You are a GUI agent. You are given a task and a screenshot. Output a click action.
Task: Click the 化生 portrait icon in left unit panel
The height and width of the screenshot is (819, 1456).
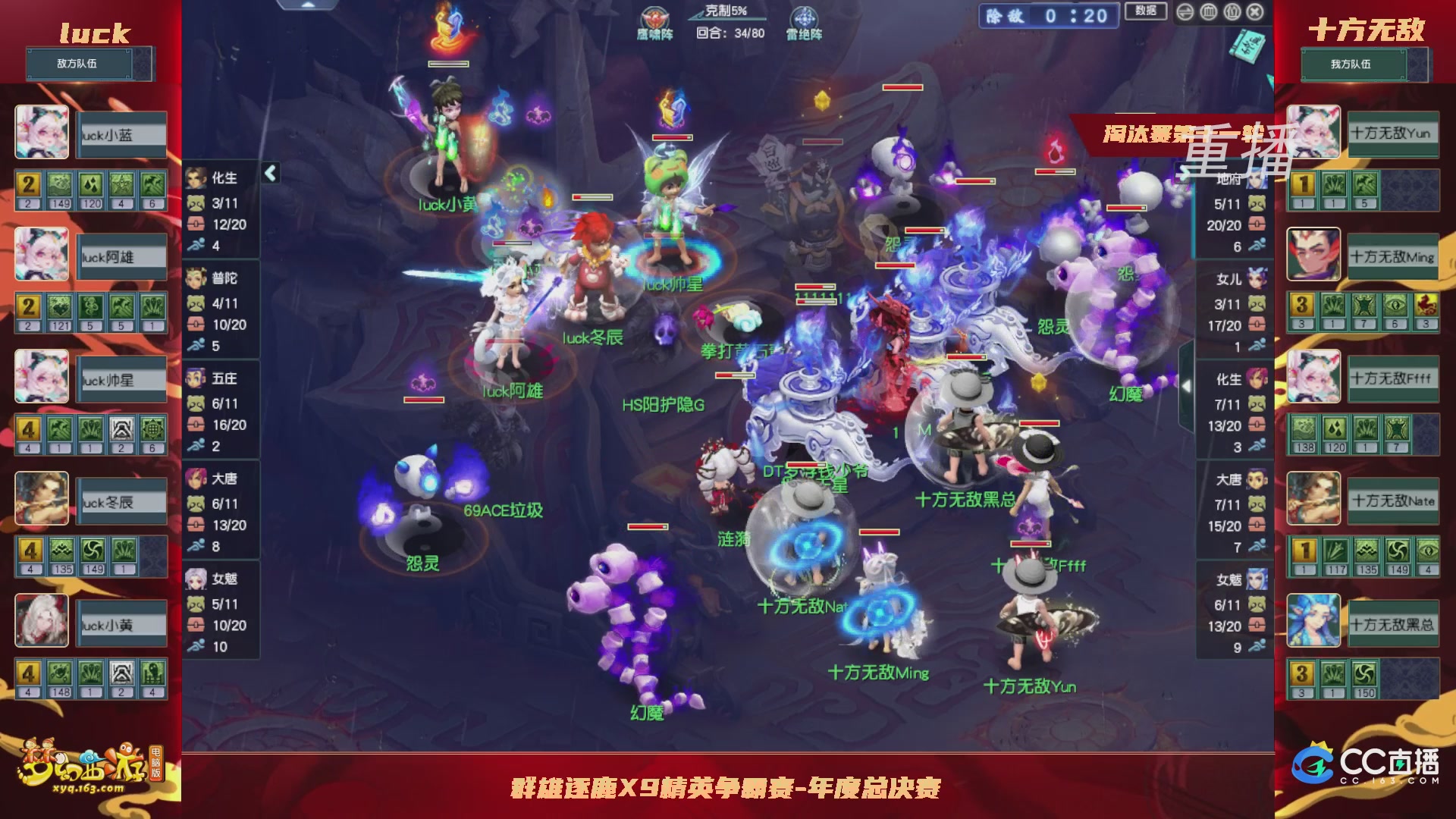[x=196, y=179]
